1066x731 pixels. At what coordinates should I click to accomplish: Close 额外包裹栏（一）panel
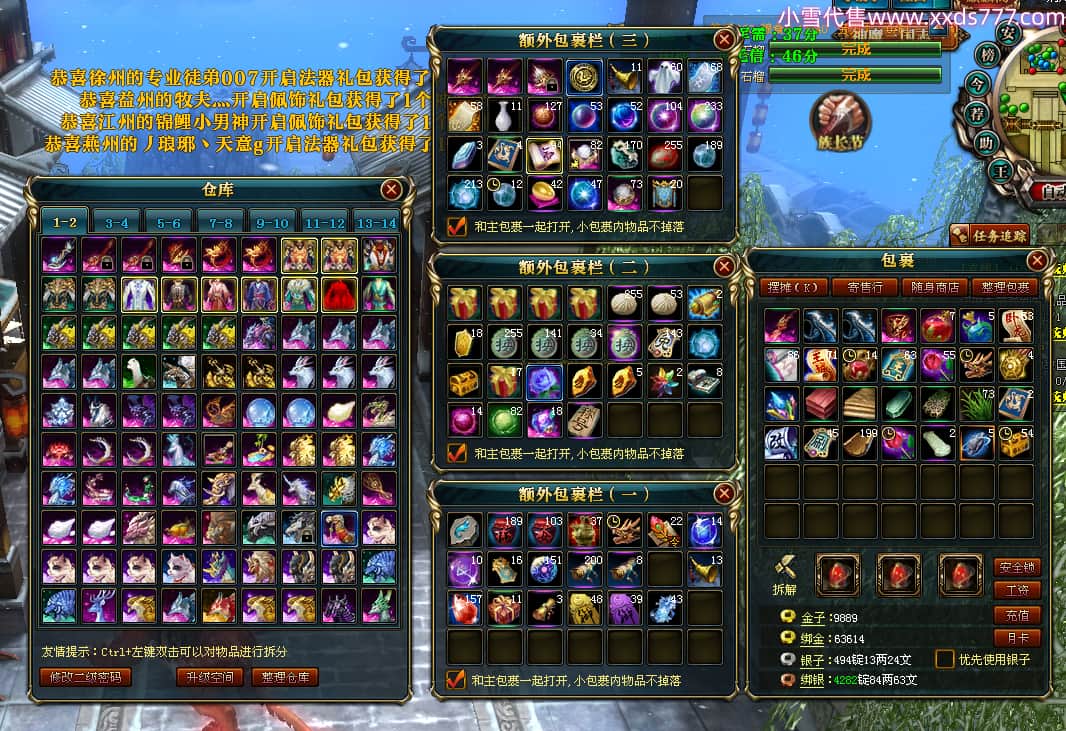tap(724, 494)
